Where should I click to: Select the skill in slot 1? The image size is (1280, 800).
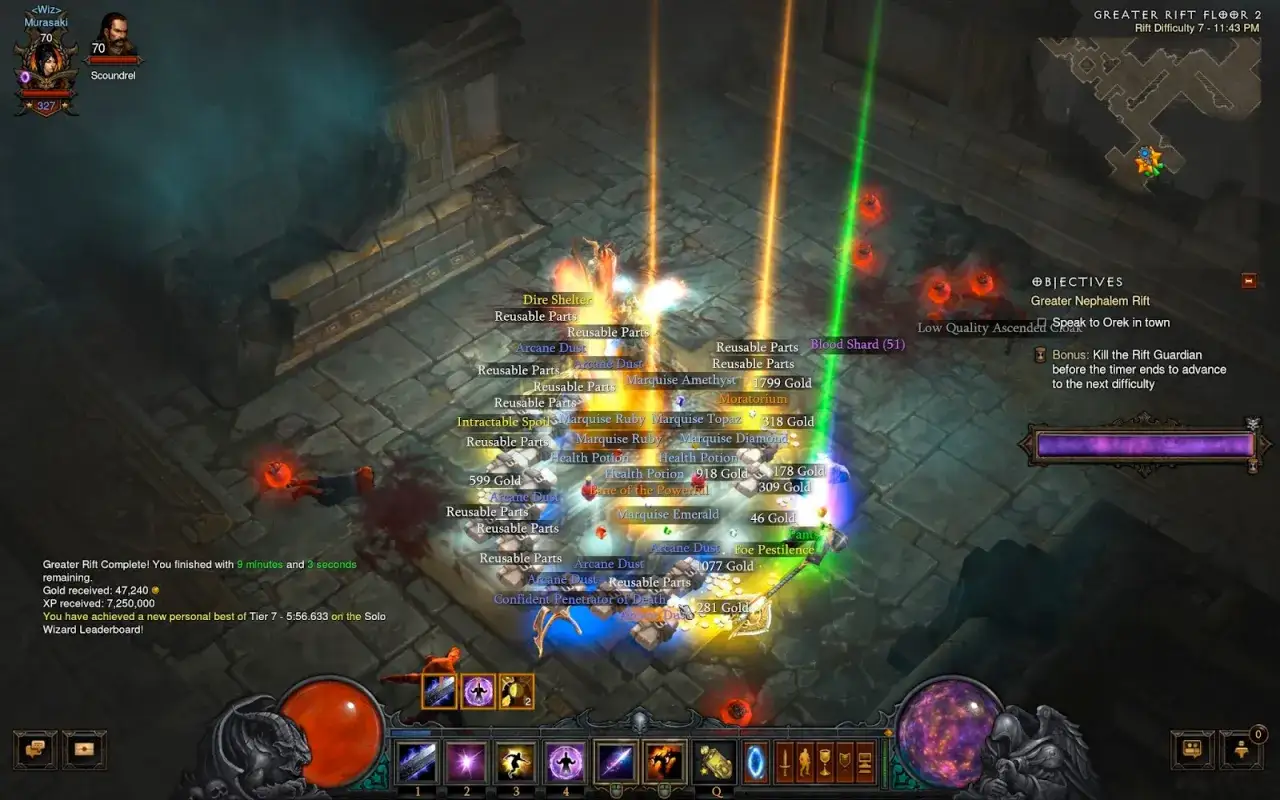point(417,762)
